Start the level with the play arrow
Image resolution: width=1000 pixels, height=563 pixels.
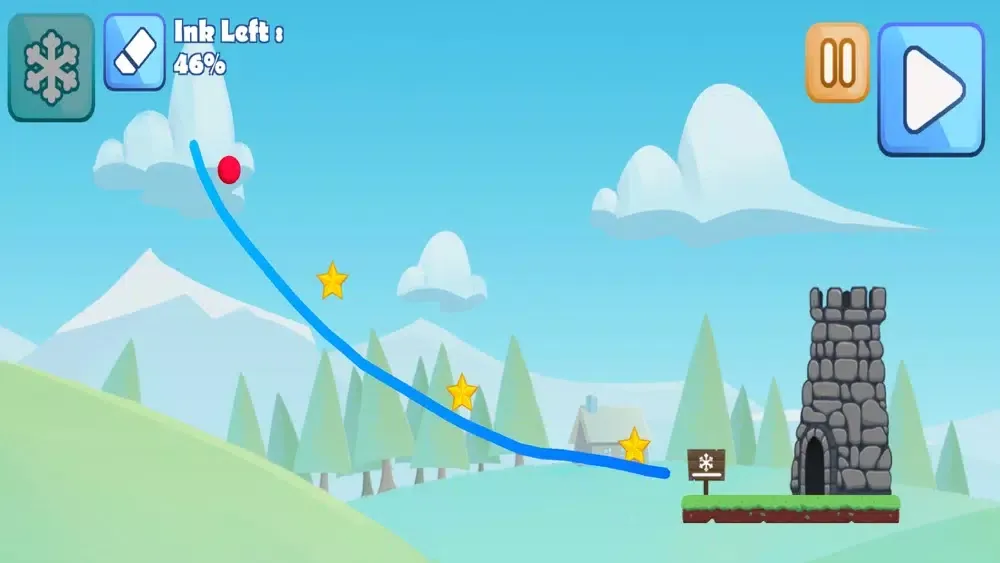pyautogui.click(x=931, y=89)
